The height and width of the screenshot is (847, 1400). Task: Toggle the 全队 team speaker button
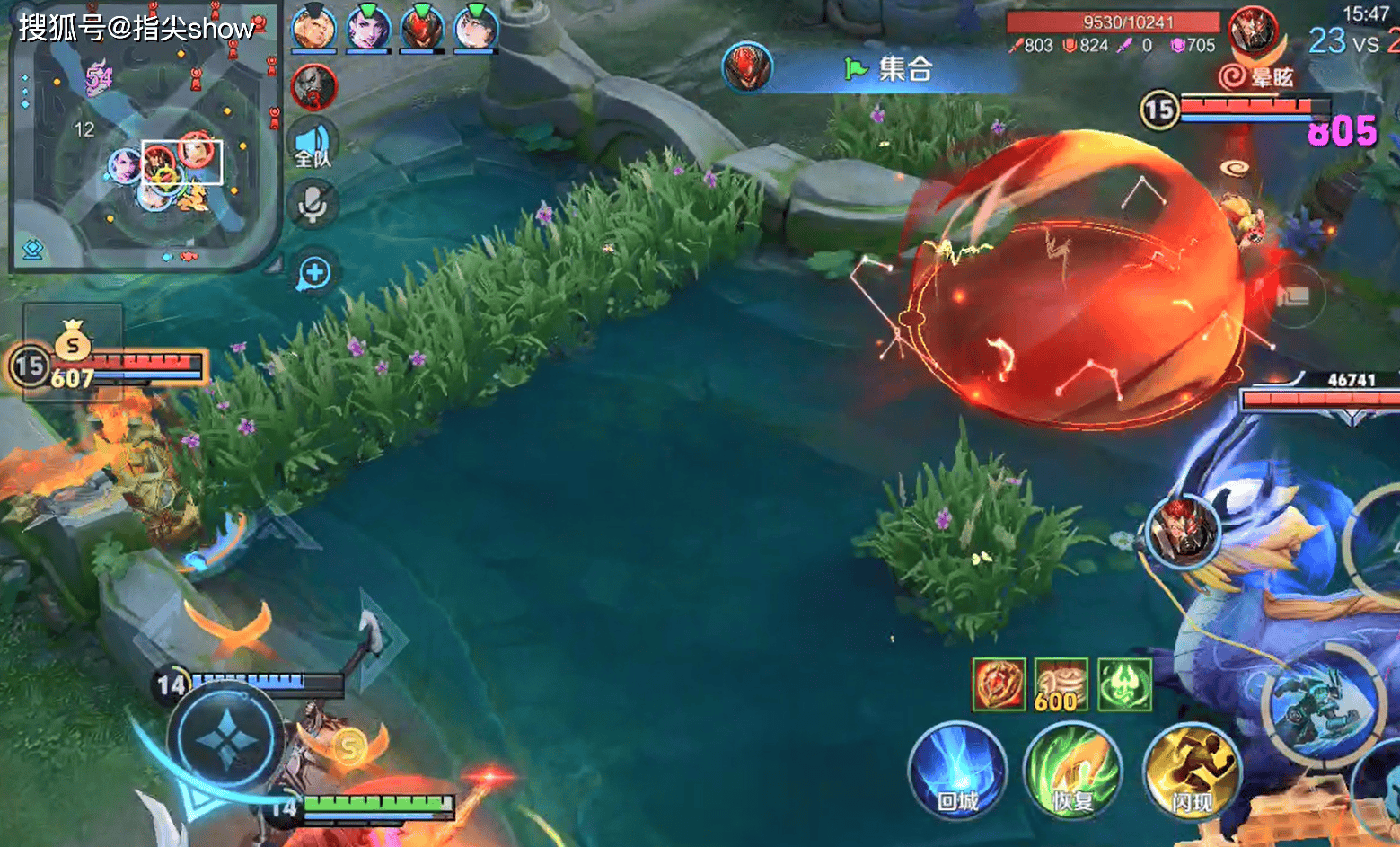[313, 146]
